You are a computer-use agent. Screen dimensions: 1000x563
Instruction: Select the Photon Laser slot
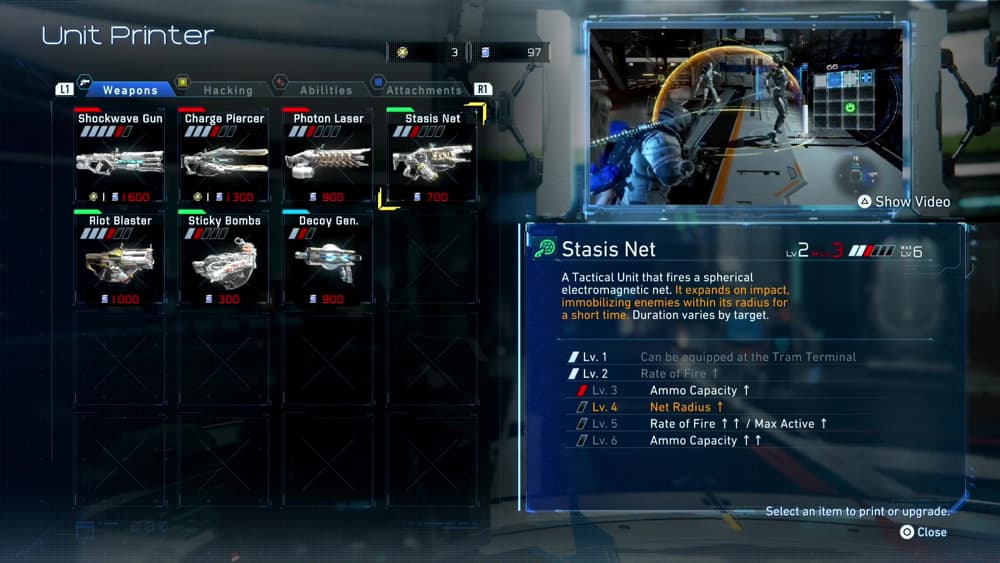tap(328, 156)
